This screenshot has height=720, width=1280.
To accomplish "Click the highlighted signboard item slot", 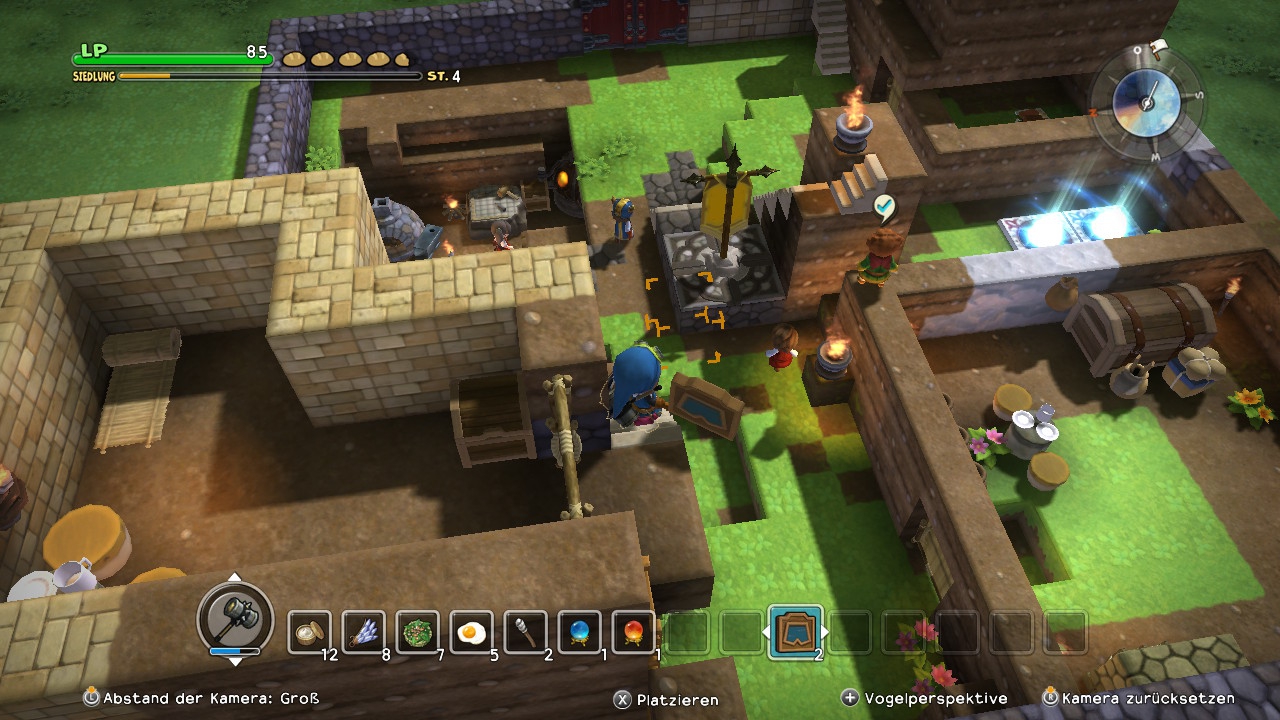I will pyautogui.click(x=795, y=632).
